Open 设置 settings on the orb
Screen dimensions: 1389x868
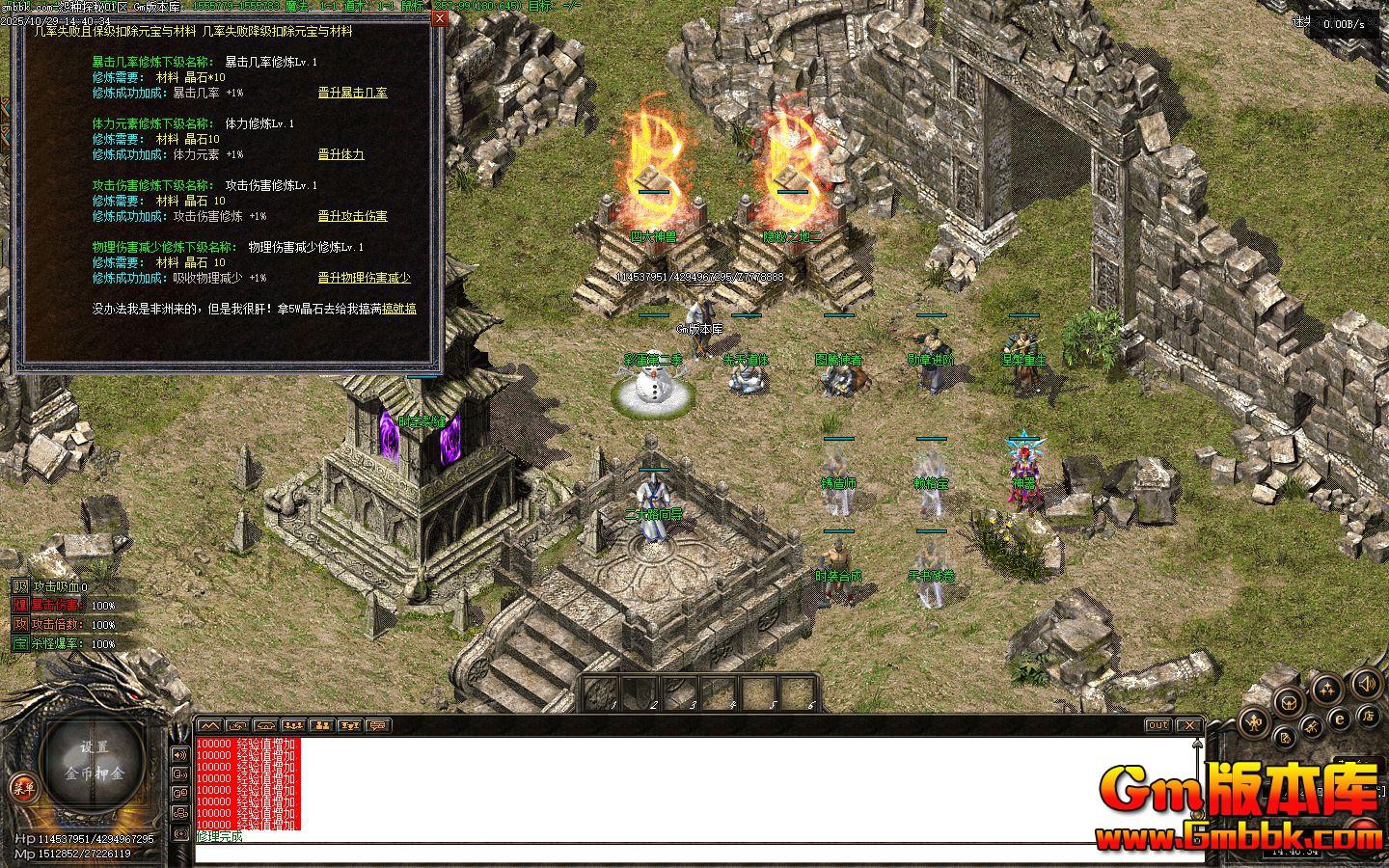[95, 748]
